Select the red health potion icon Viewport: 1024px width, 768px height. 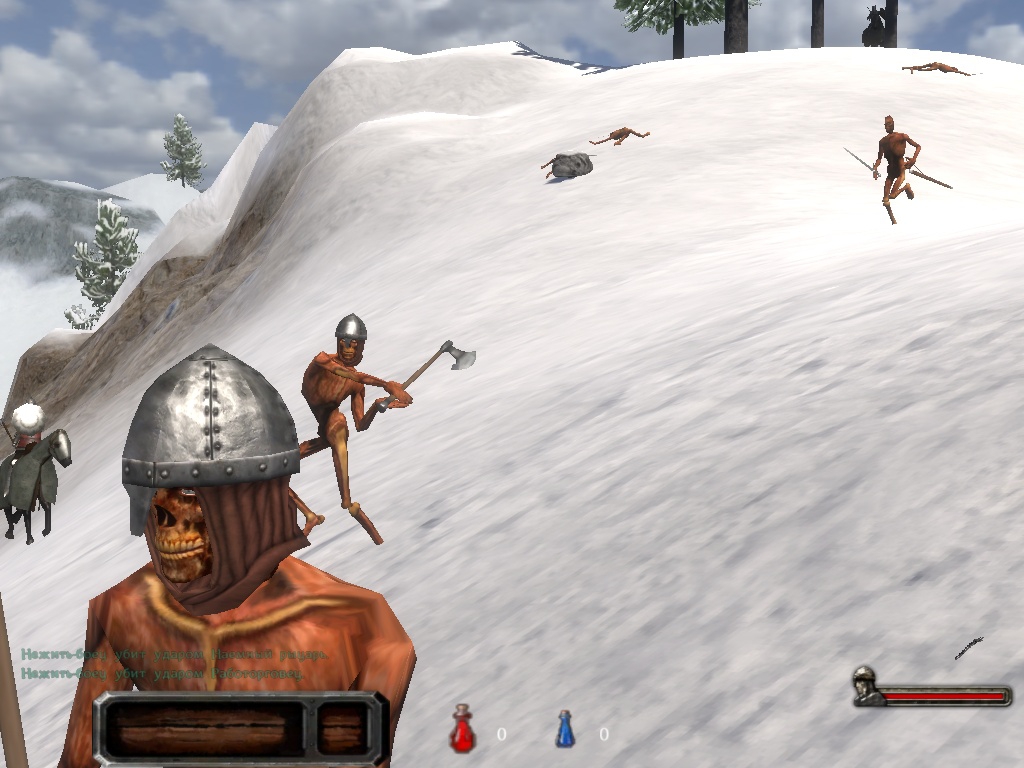[x=462, y=730]
